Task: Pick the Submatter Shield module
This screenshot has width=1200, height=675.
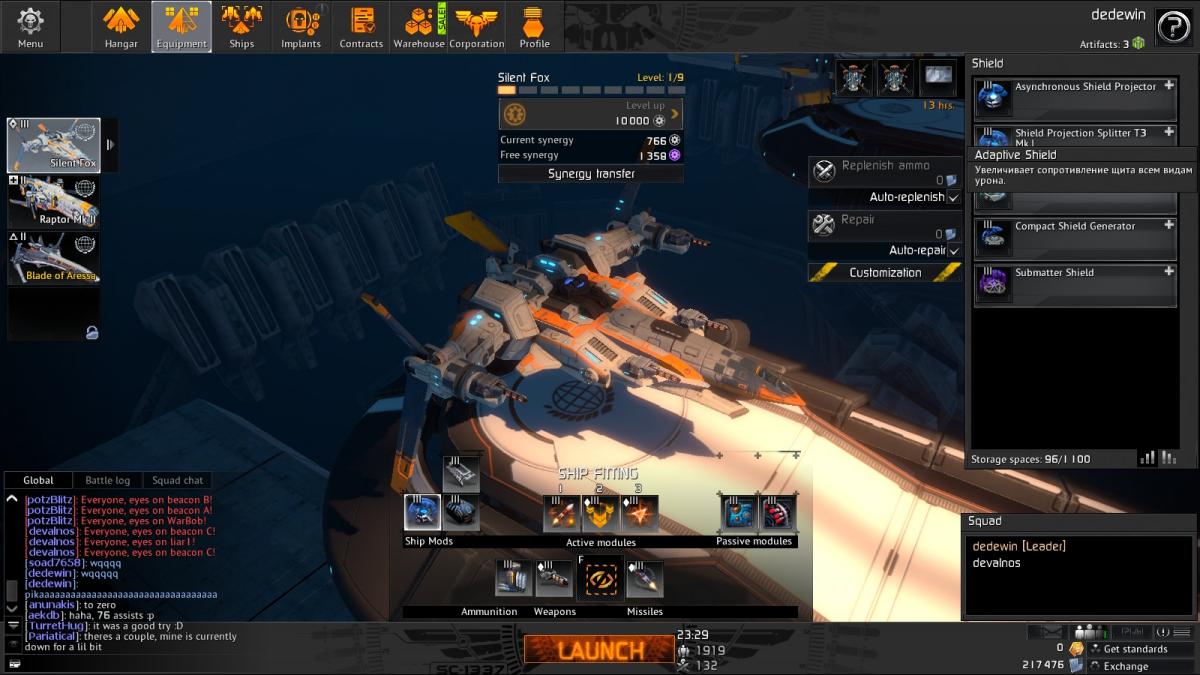Action: tap(1075, 284)
